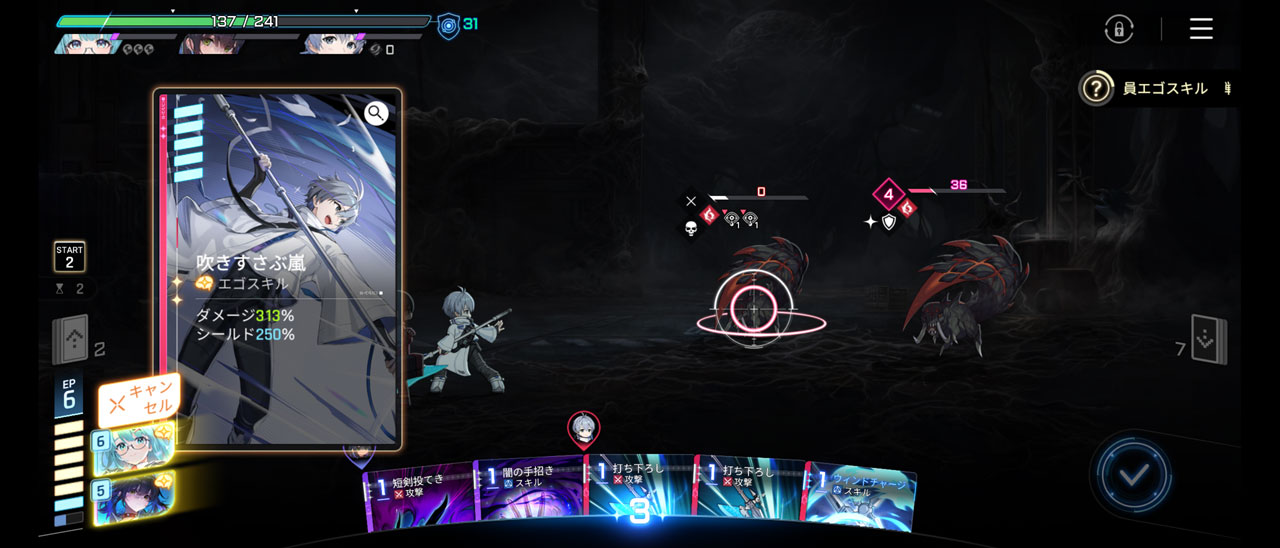Viewport: 1280px width, 548px height.
Task: Click the 吹きすさぶ嵐 ego skill card preview
Action: coord(278,270)
